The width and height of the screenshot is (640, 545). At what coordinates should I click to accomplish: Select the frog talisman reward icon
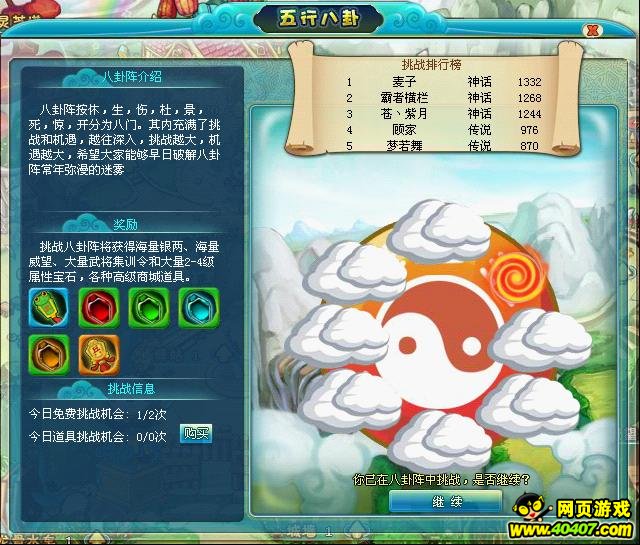pos(48,307)
